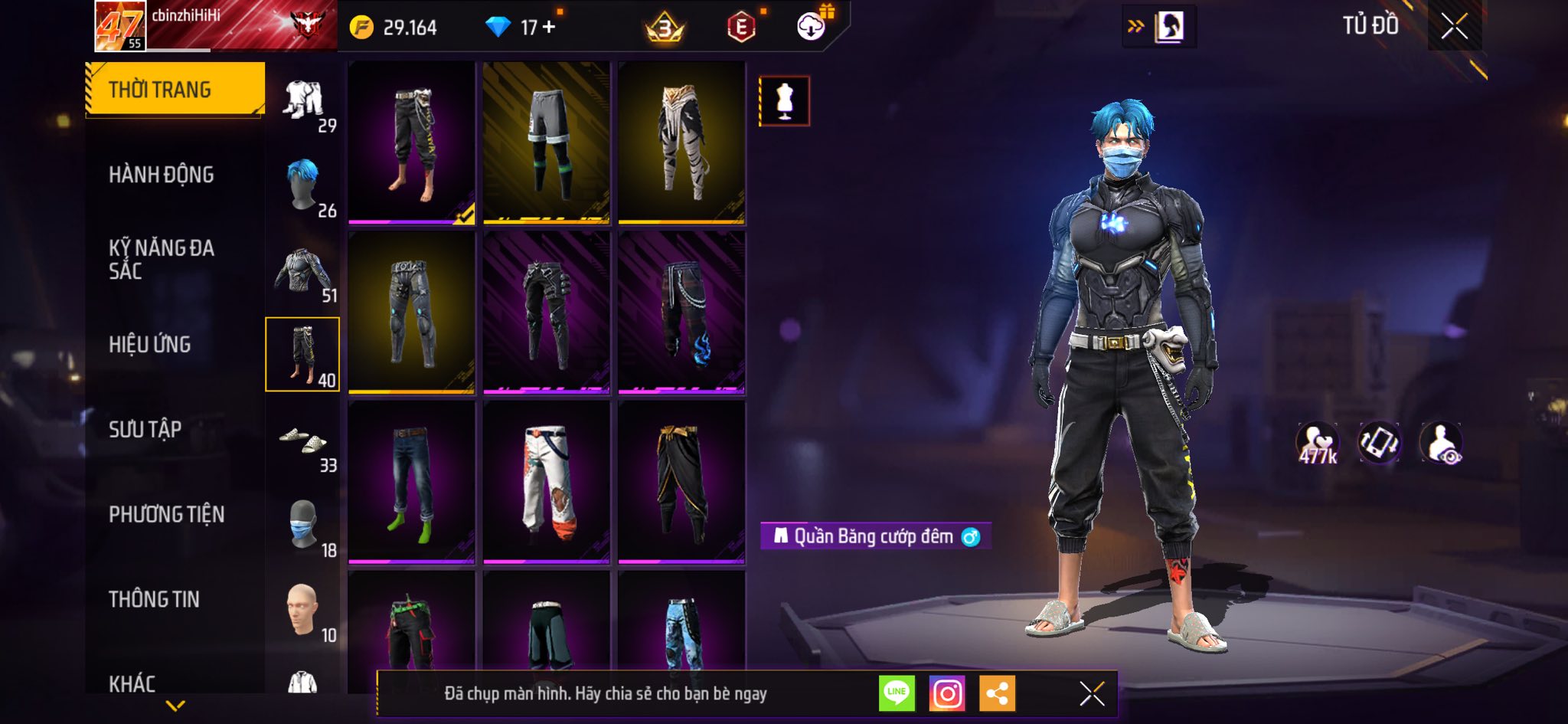The width and height of the screenshot is (1568, 724).
Task: Share the screenshot to Instagram
Action: coord(947,694)
